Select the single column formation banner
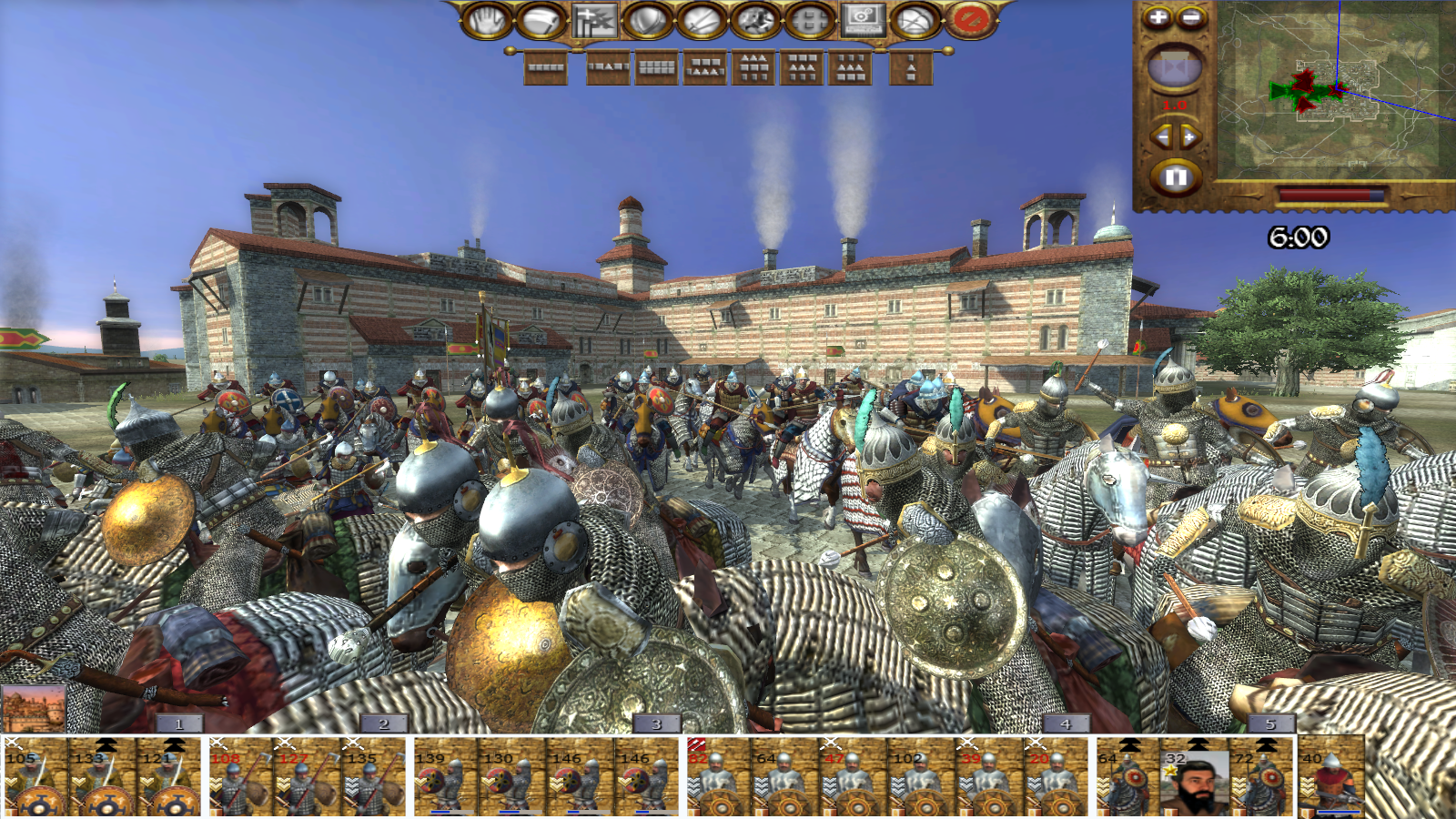1456x819 pixels. click(x=912, y=67)
